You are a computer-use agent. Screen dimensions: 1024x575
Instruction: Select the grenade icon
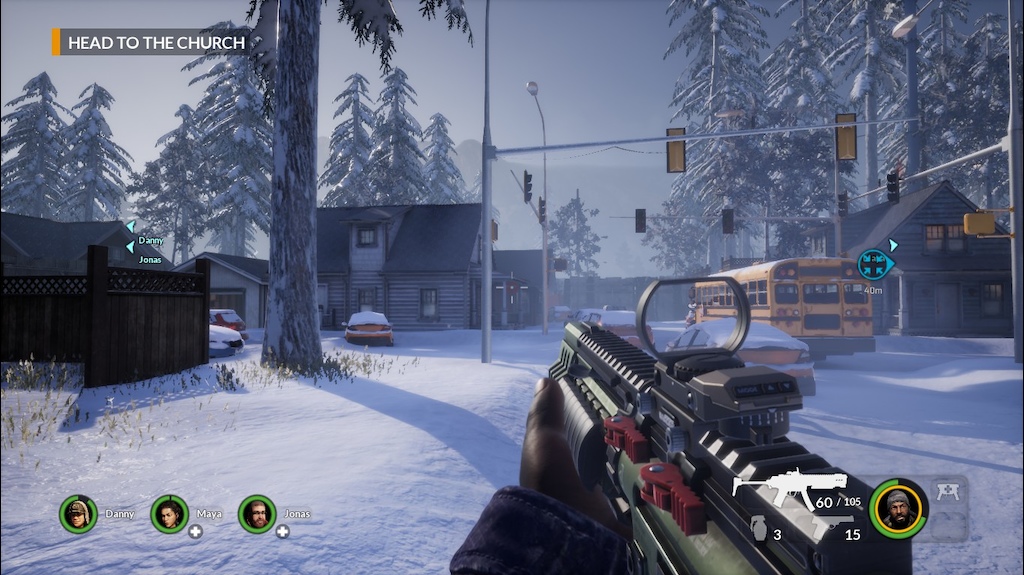(x=758, y=529)
